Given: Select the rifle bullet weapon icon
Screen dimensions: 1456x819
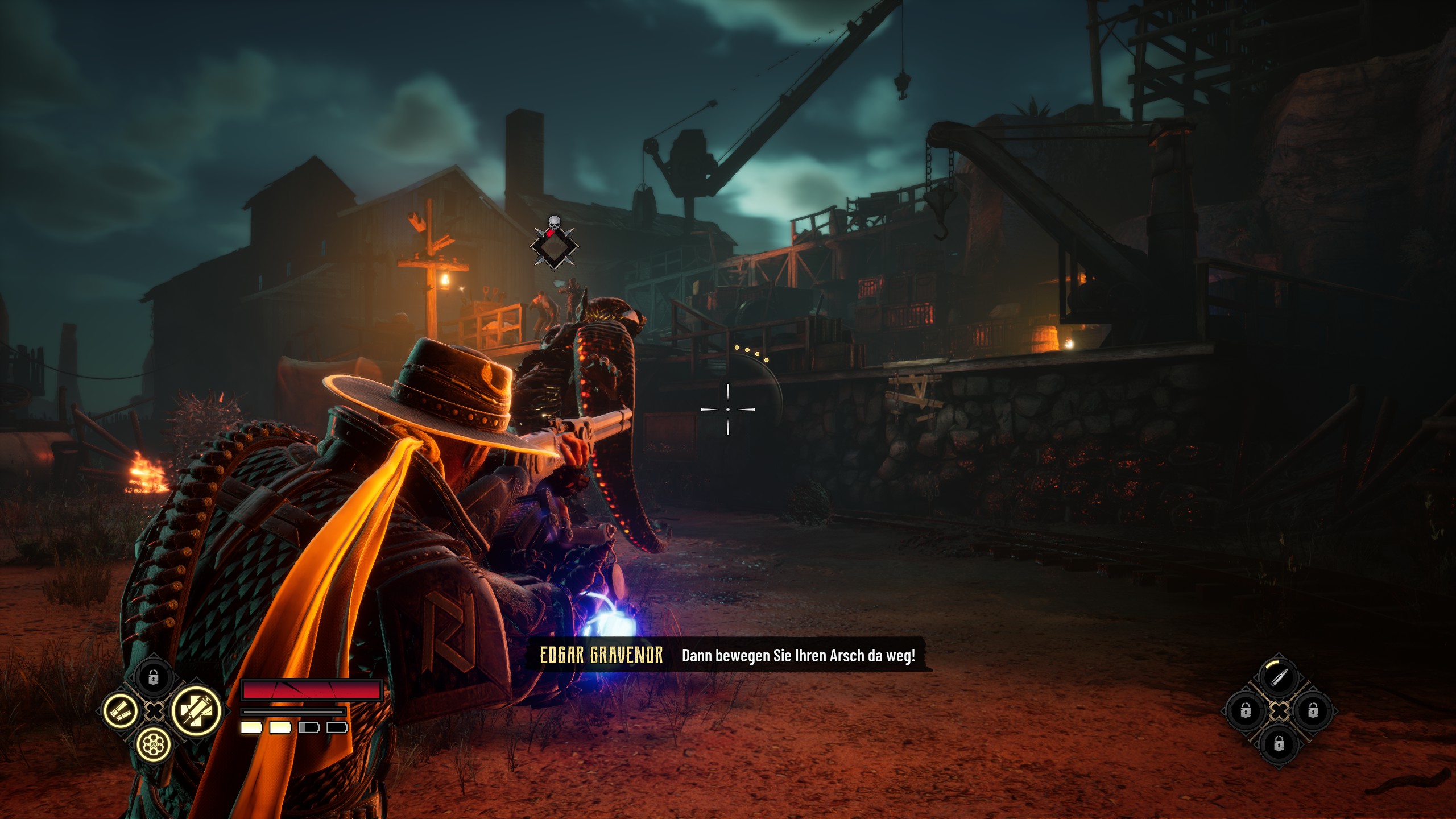Looking at the screenshot, I should [x=1279, y=677].
